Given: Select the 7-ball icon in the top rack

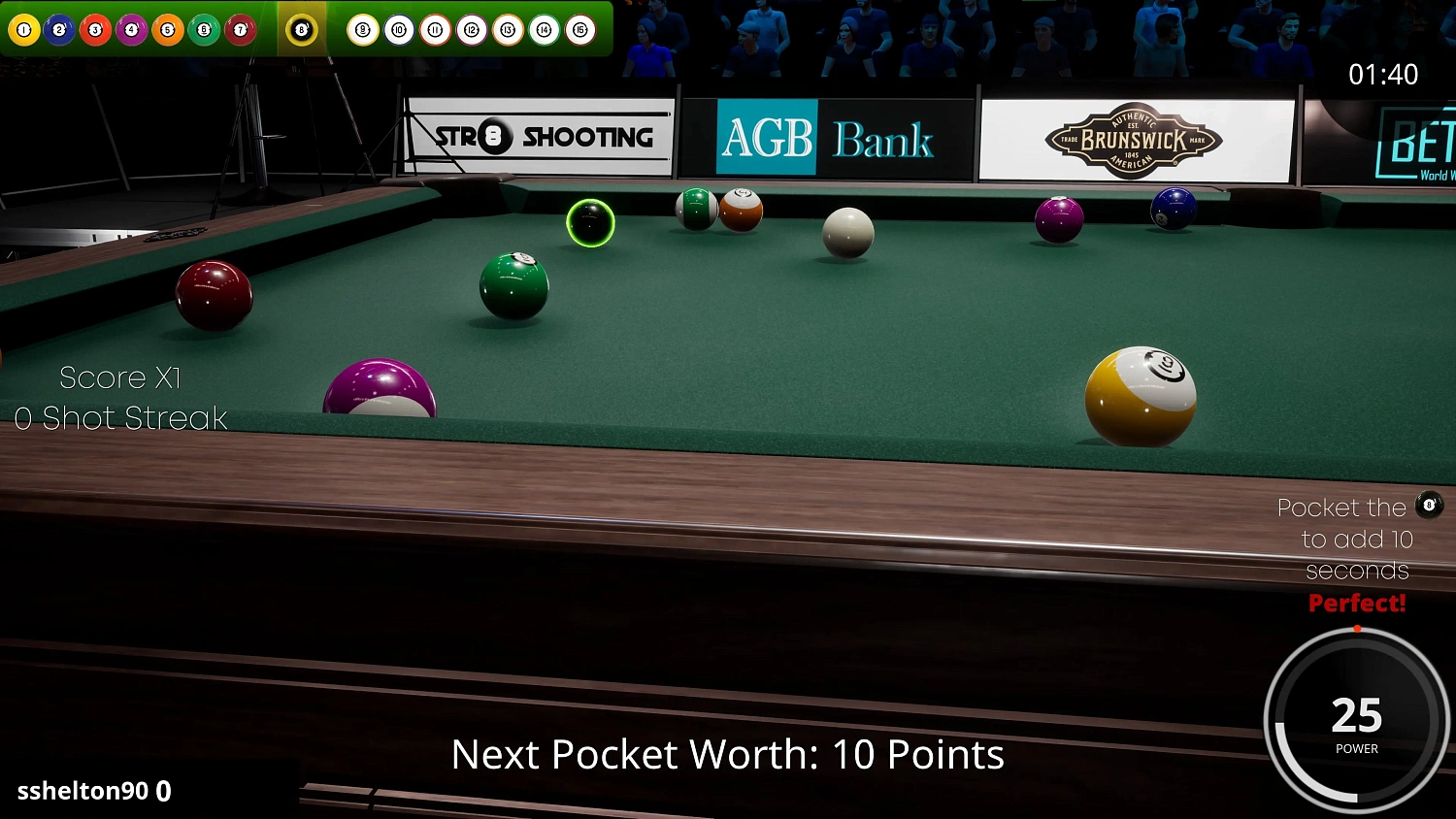Looking at the screenshot, I should pyautogui.click(x=239, y=29).
